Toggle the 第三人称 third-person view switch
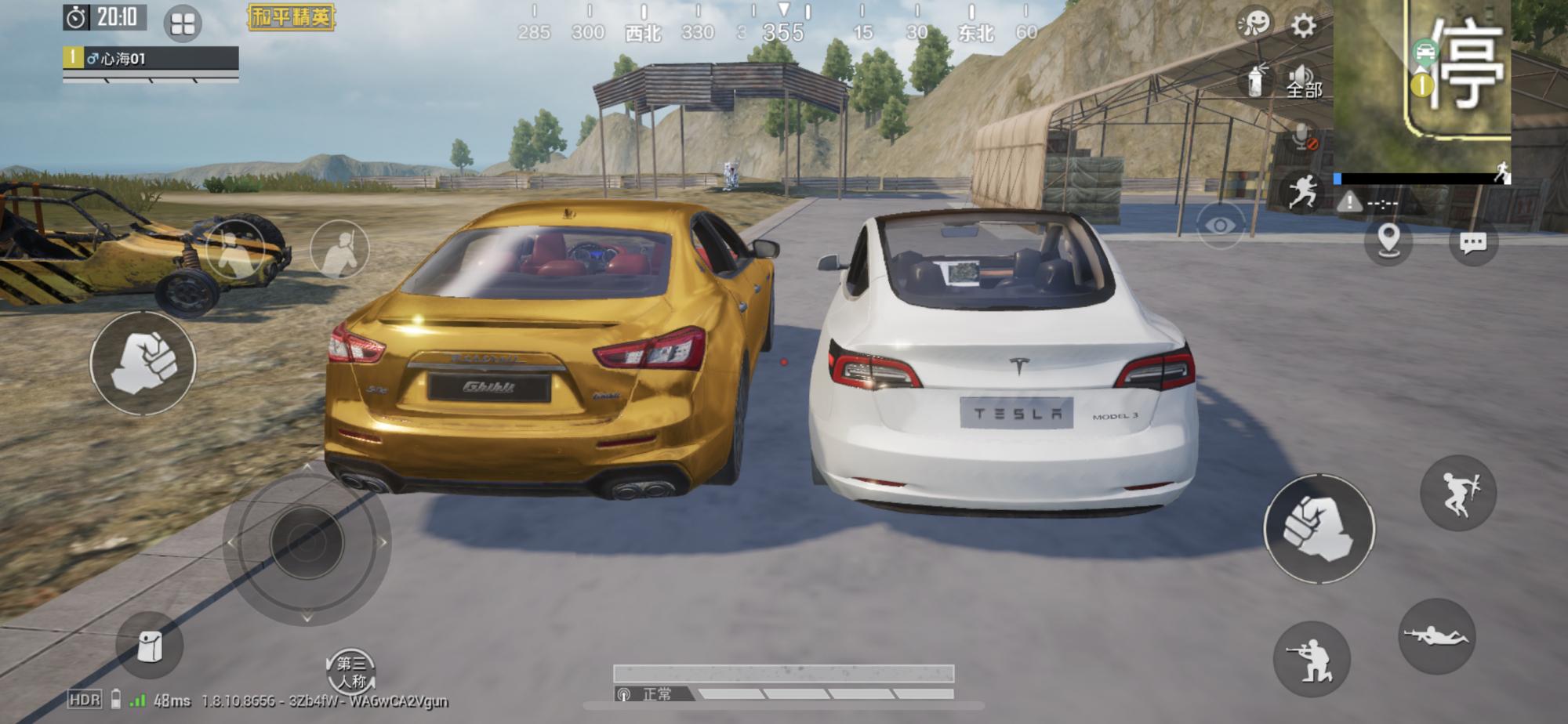This screenshot has height=724, width=1568. pyautogui.click(x=350, y=672)
